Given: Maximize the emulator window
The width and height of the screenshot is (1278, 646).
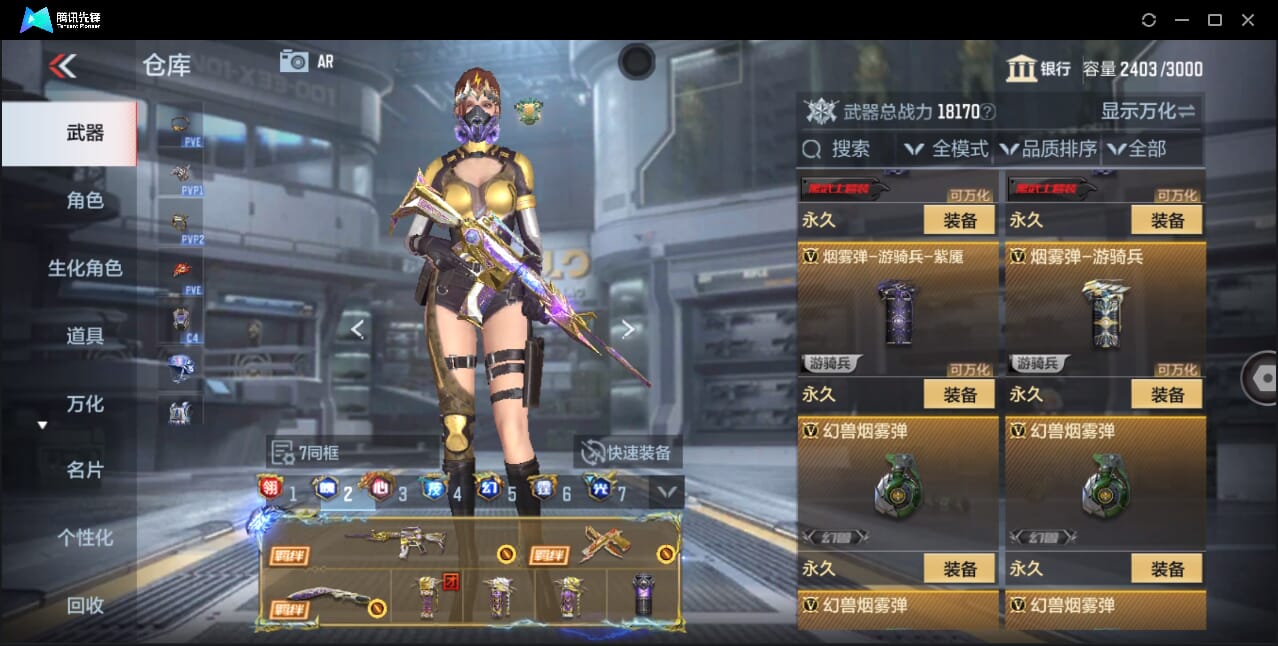Looking at the screenshot, I should pyautogui.click(x=1214, y=20).
